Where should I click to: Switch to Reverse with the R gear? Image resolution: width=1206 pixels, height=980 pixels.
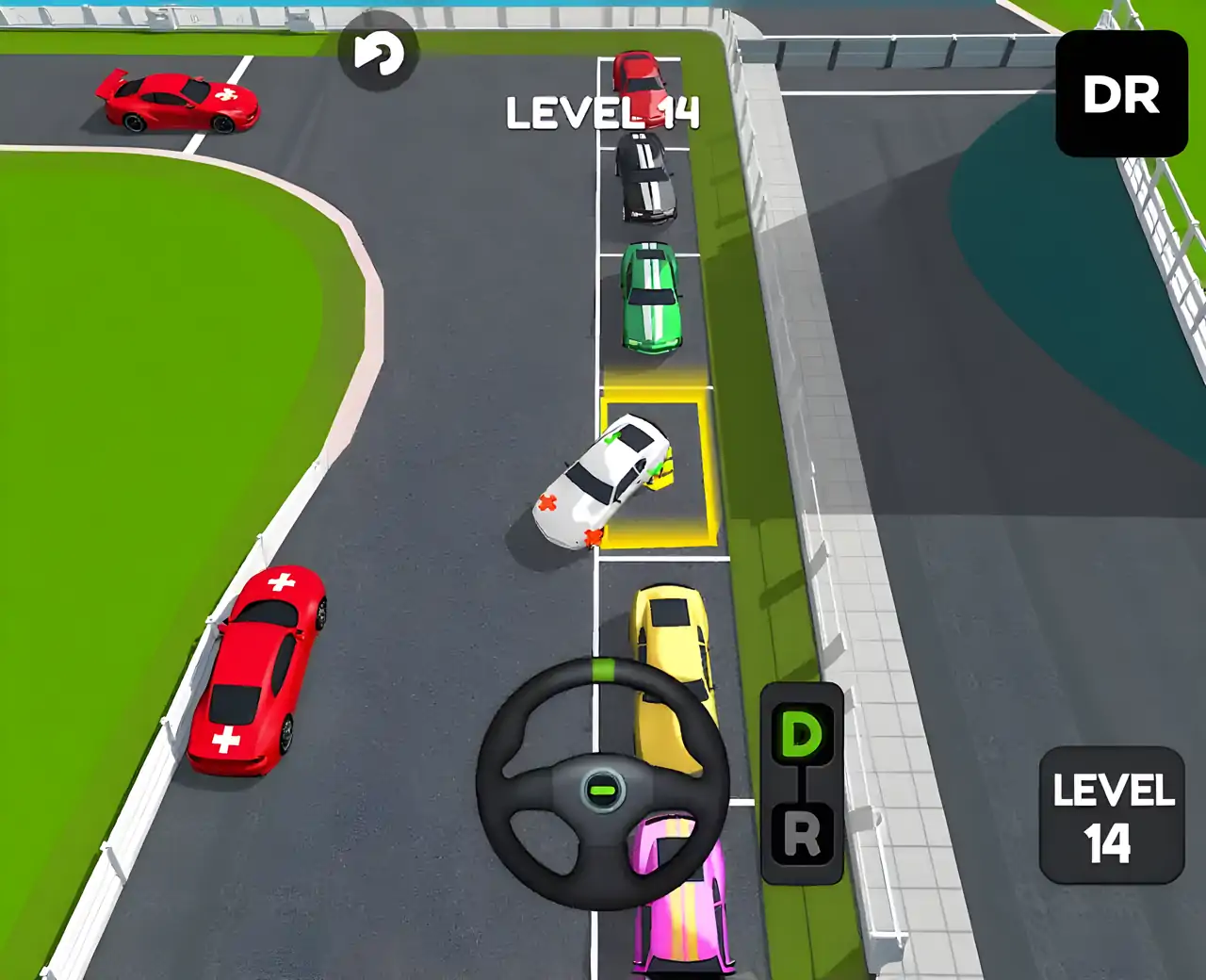tap(802, 834)
